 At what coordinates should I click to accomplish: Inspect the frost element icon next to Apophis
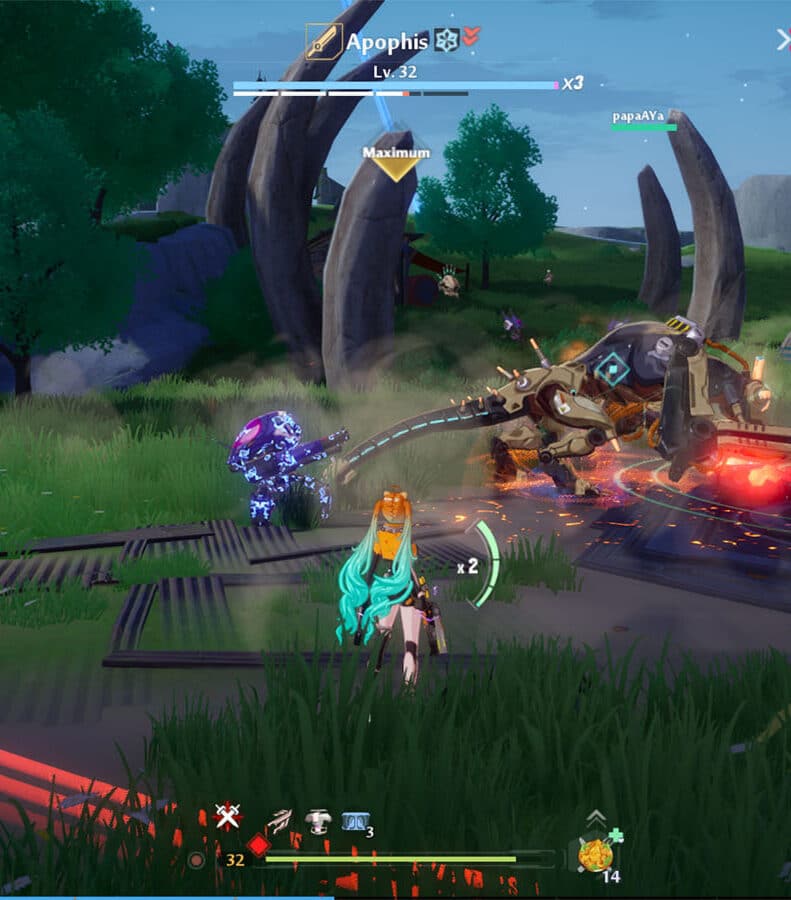(445, 41)
